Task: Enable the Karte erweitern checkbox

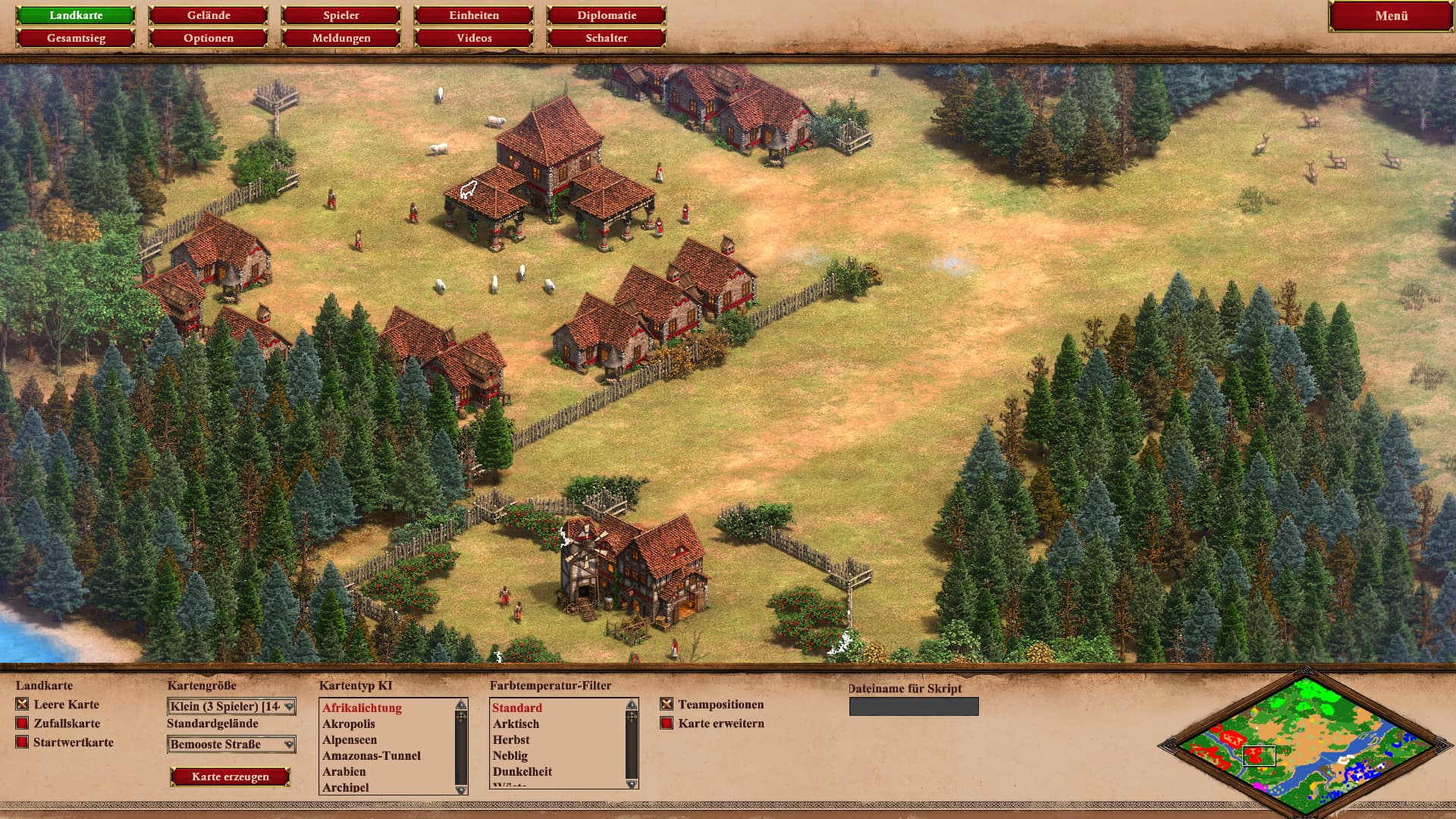Action: pos(667,723)
